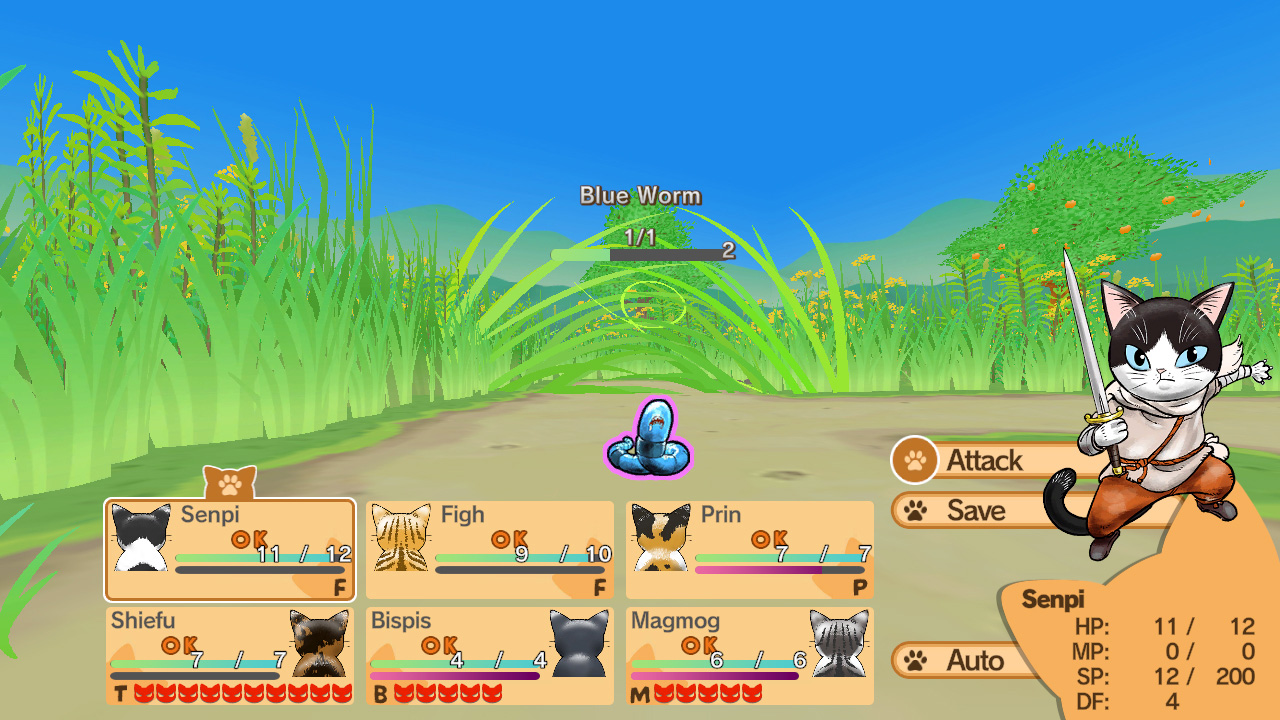Select Figh's party card
1280x720 pixels.
tap(490, 549)
